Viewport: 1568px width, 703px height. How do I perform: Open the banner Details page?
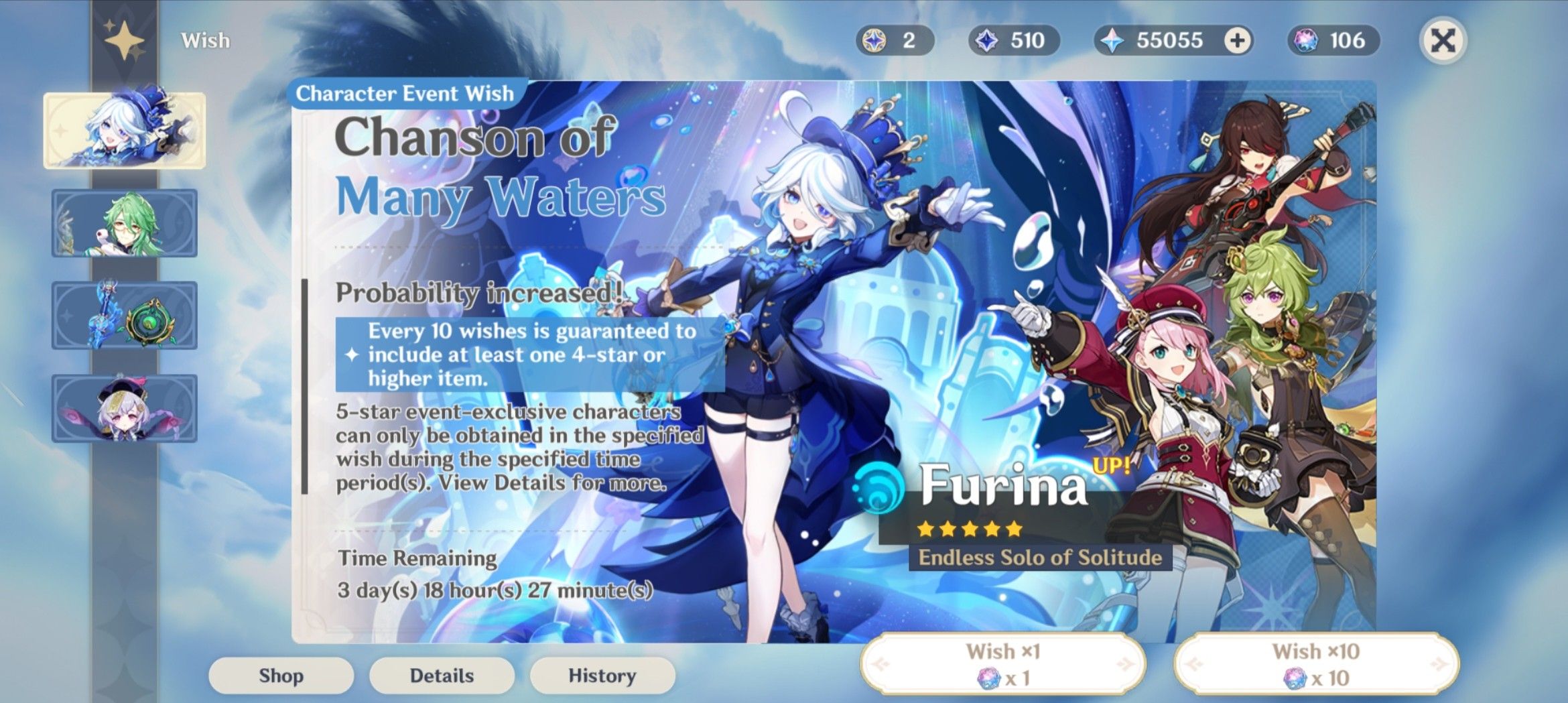tap(442, 675)
